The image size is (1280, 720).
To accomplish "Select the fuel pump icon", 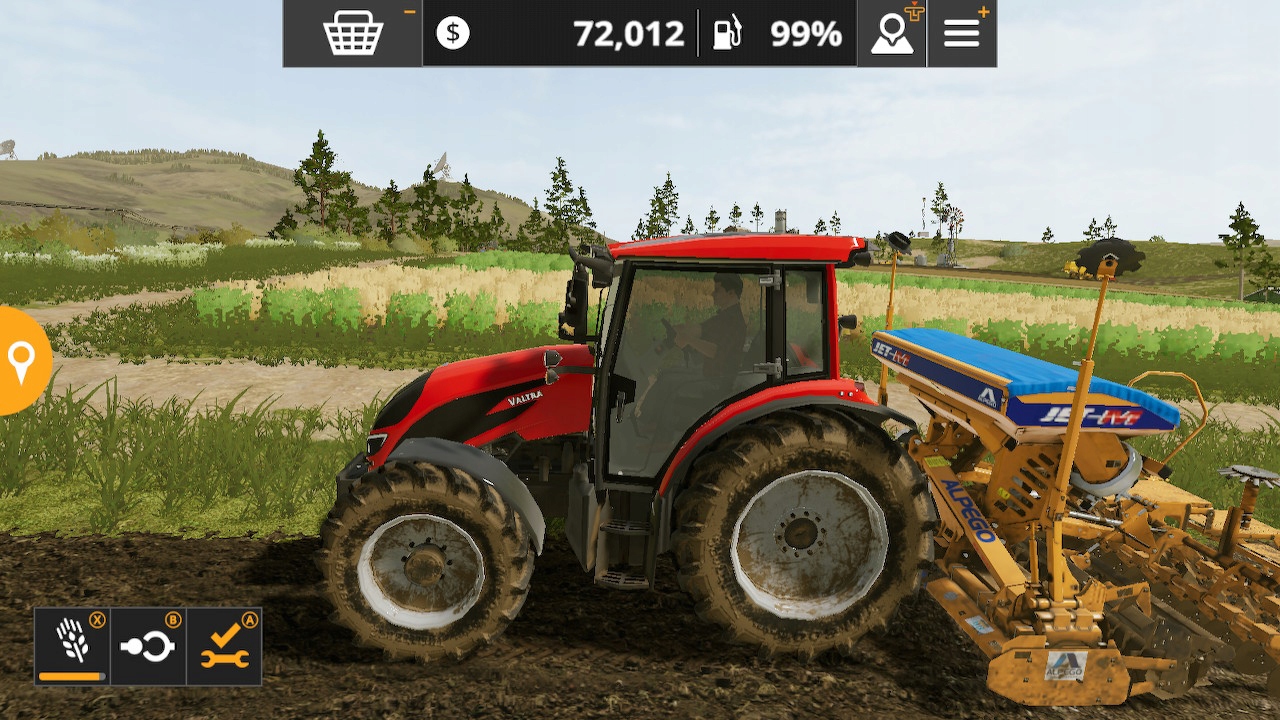I will tap(728, 33).
